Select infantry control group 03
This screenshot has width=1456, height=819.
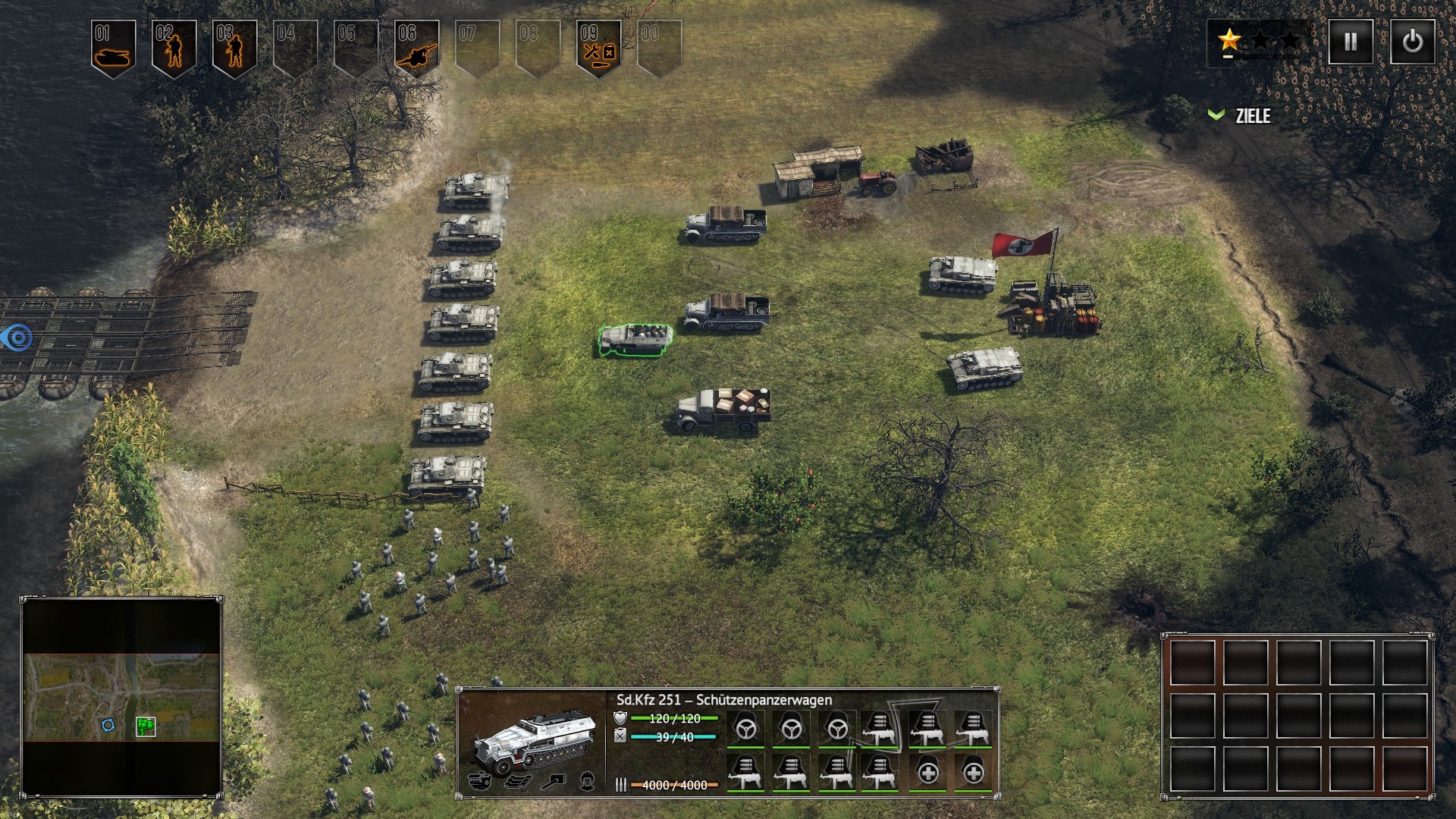point(234,48)
